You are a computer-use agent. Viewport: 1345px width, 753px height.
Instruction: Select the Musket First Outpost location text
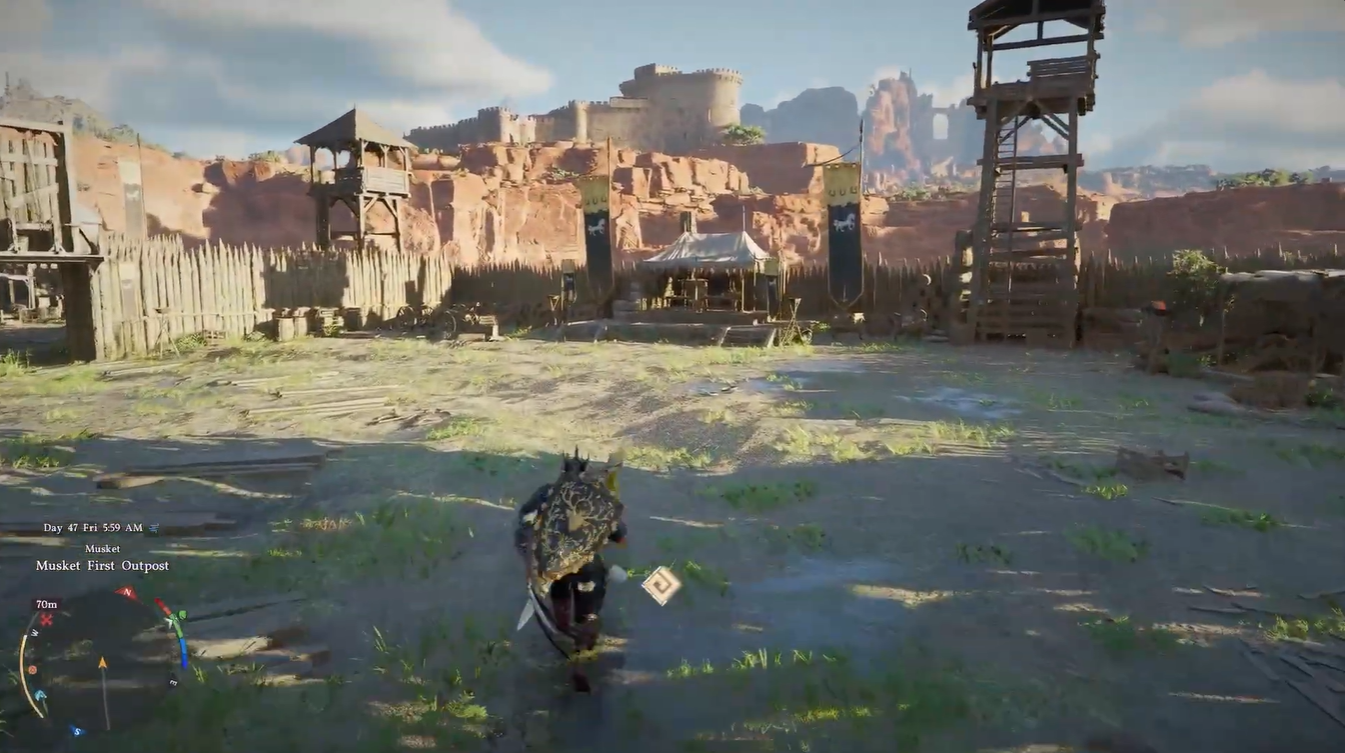coord(101,566)
